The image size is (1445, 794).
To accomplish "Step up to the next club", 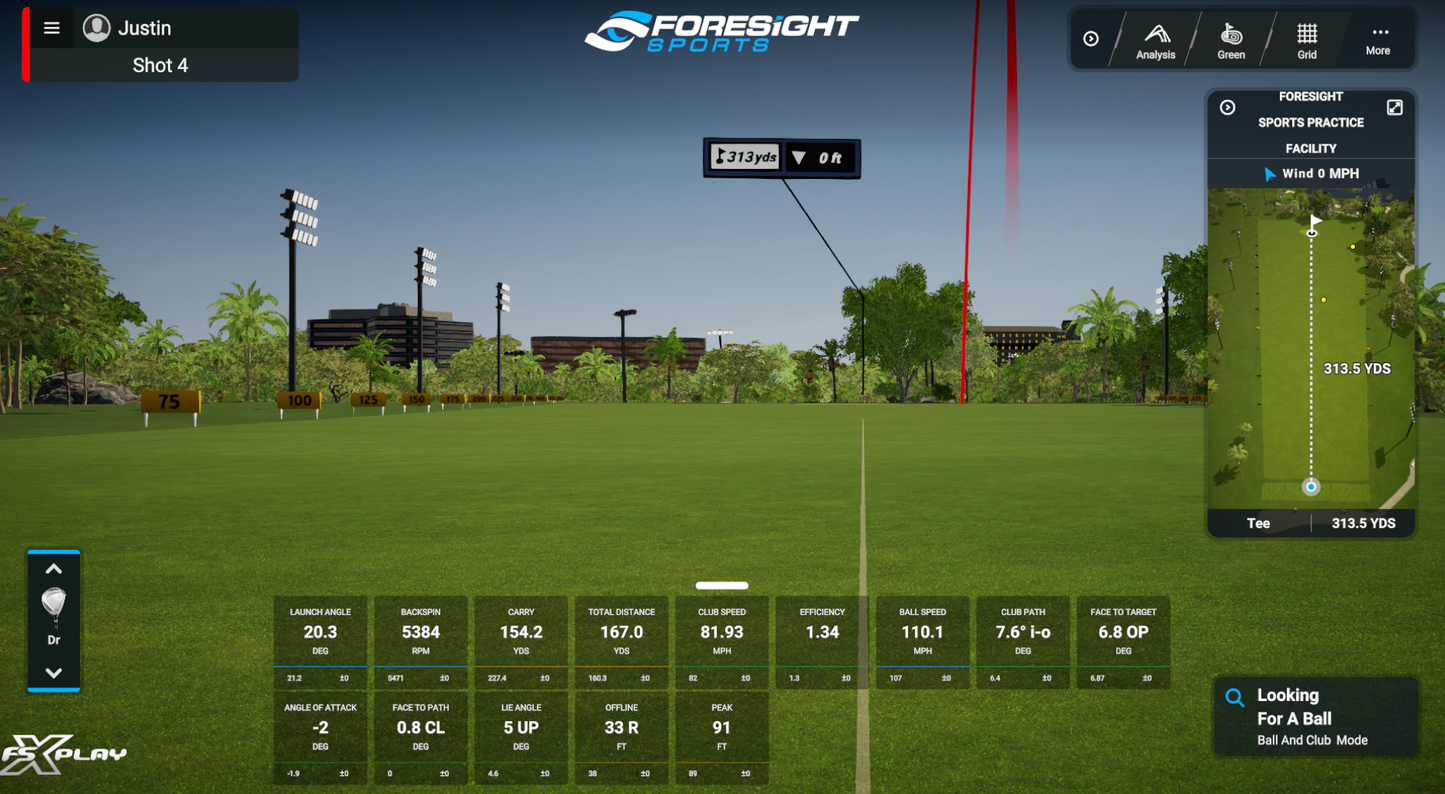I will [53, 568].
